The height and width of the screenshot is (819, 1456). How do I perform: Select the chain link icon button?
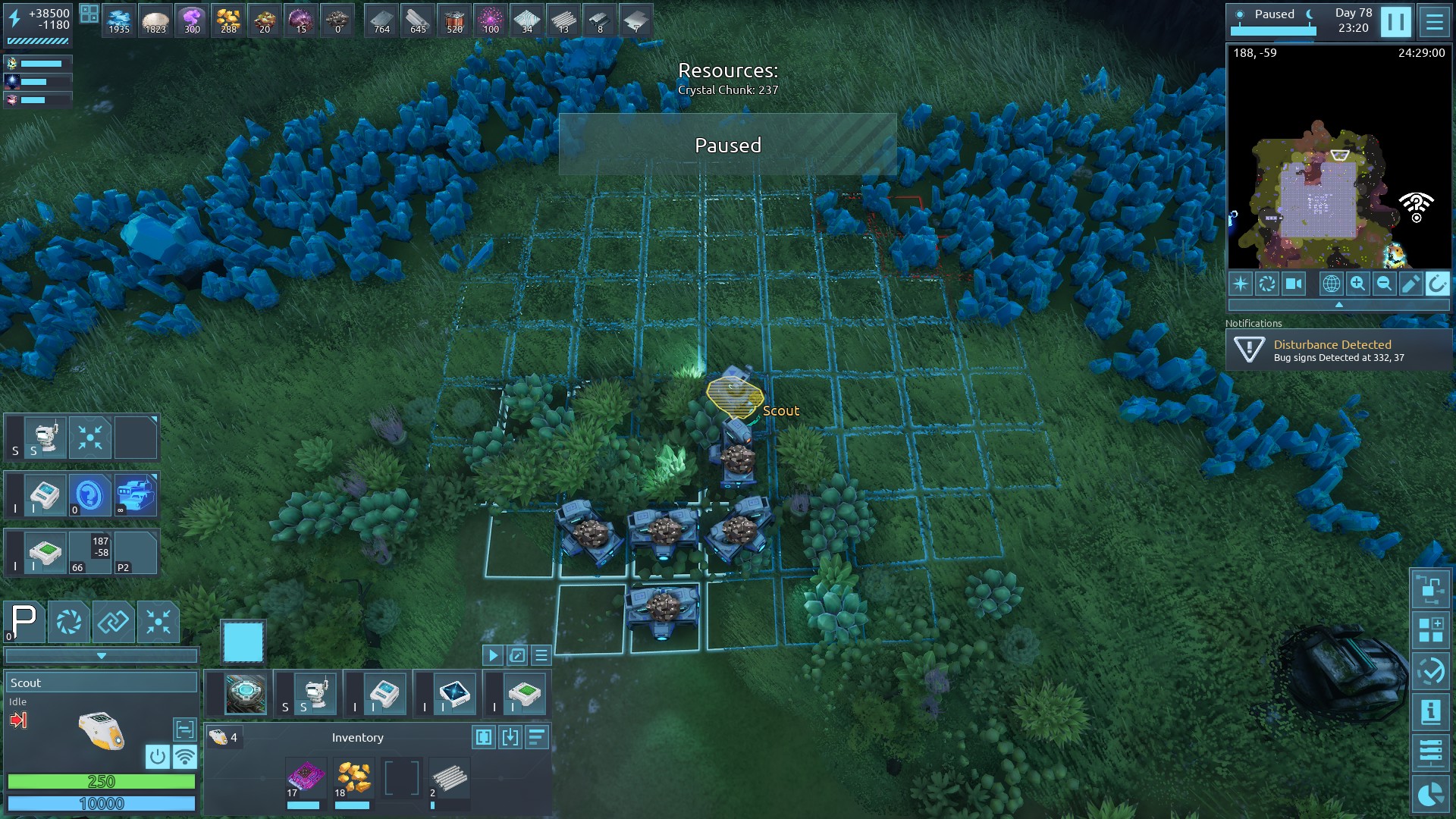114,622
